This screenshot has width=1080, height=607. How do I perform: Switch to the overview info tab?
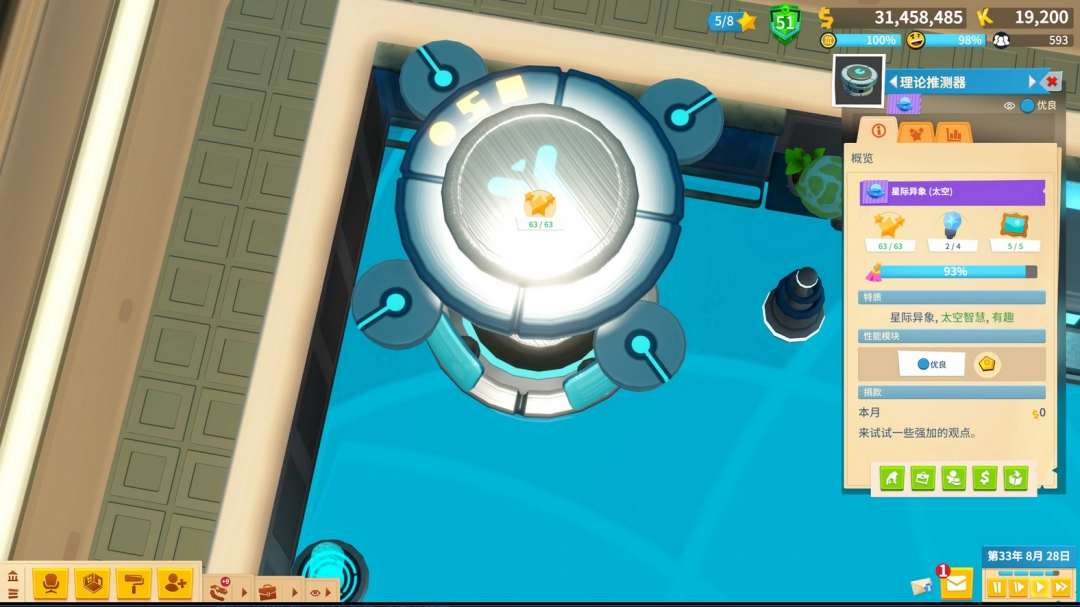click(x=878, y=131)
